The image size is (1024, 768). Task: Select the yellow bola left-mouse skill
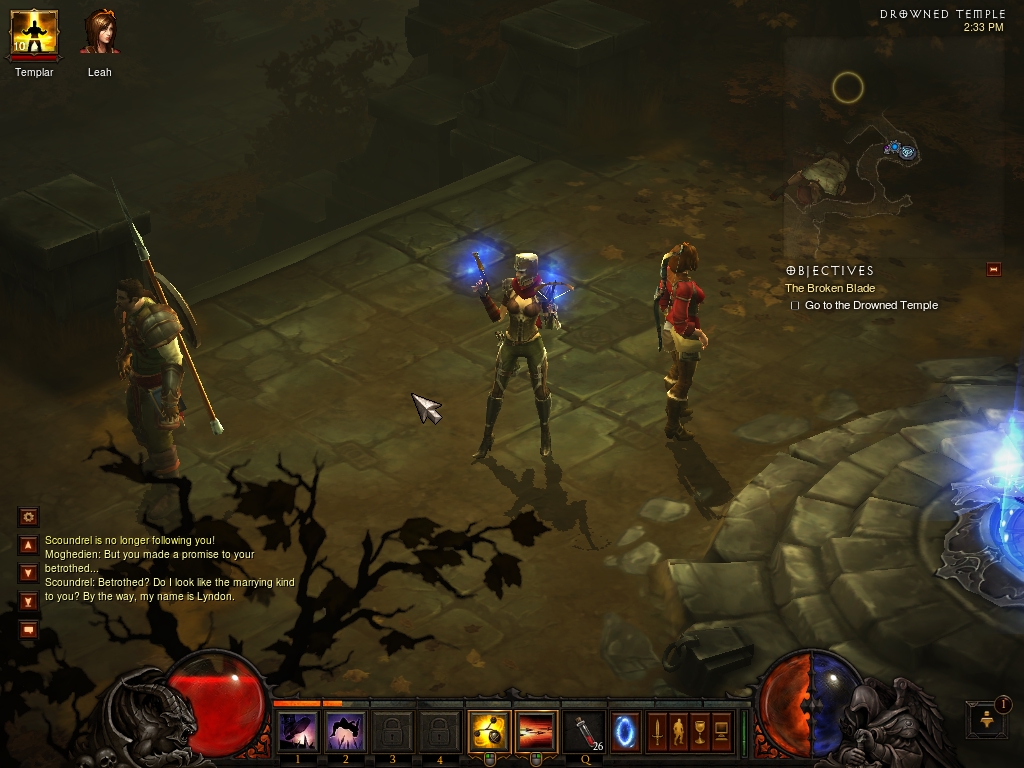pyautogui.click(x=489, y=732)
